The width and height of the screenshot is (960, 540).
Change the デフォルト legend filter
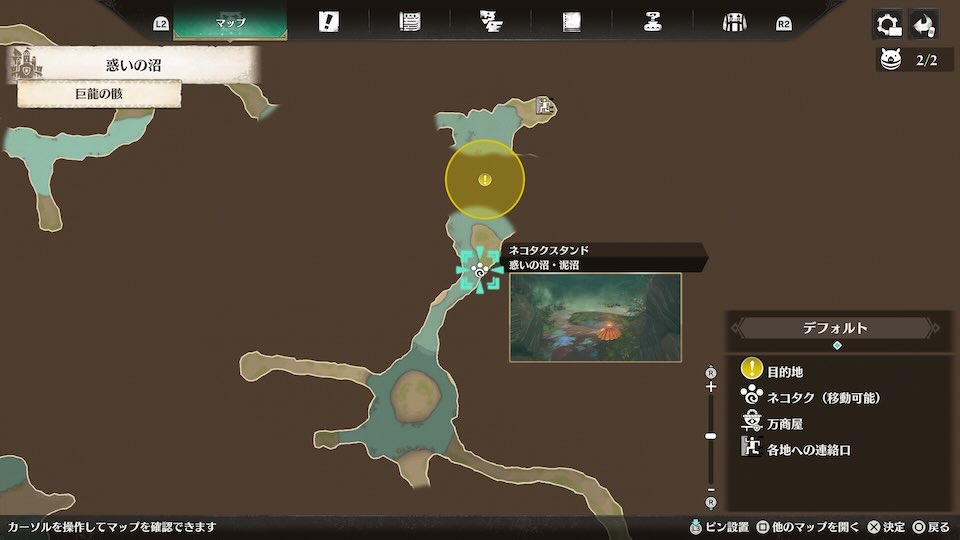836,328
